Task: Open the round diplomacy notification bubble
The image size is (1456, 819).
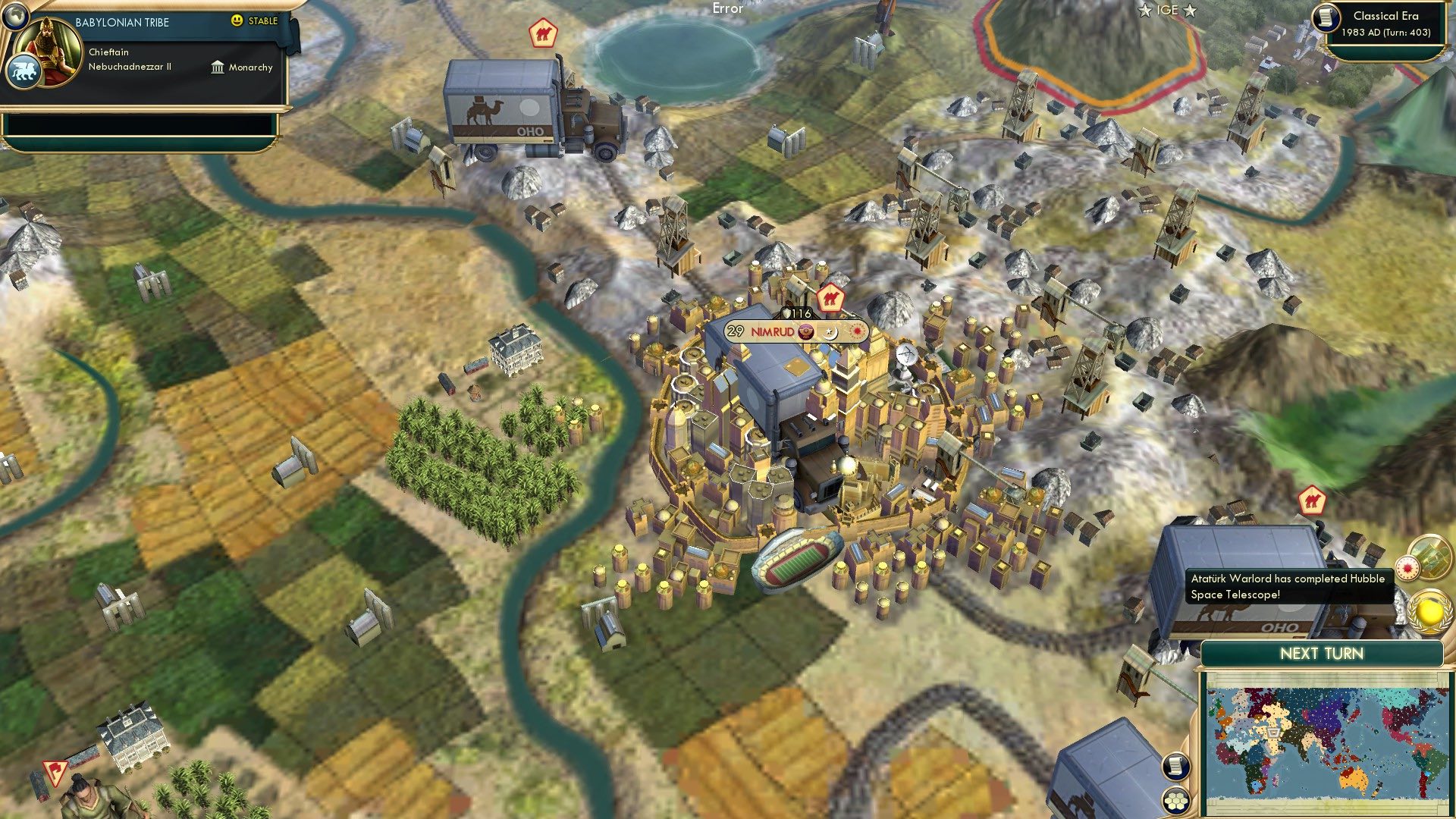Action: [x=1432, y=559]
